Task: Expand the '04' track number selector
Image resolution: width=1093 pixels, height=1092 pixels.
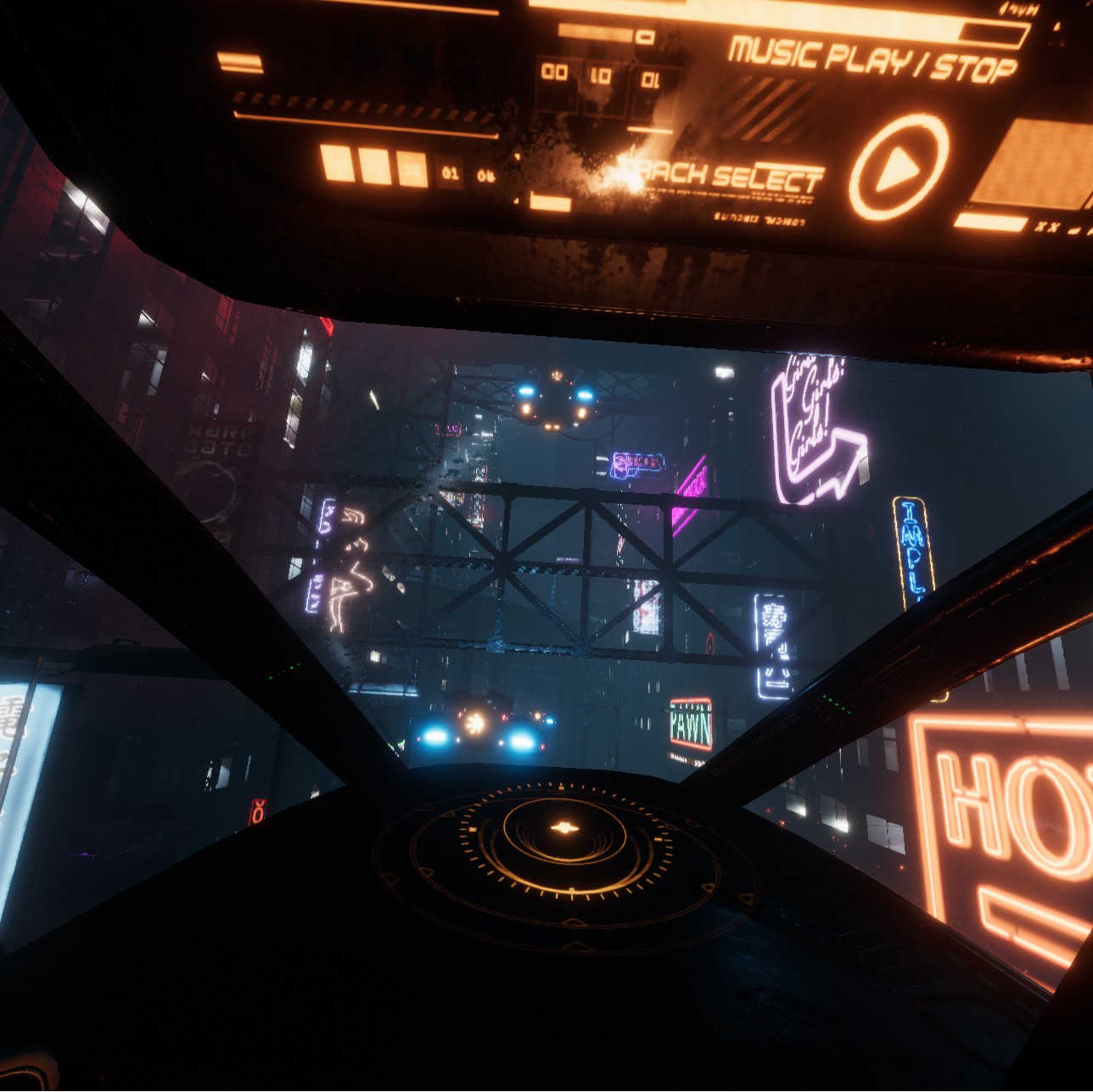Action: pyautogui.click(x=485, y=176)
